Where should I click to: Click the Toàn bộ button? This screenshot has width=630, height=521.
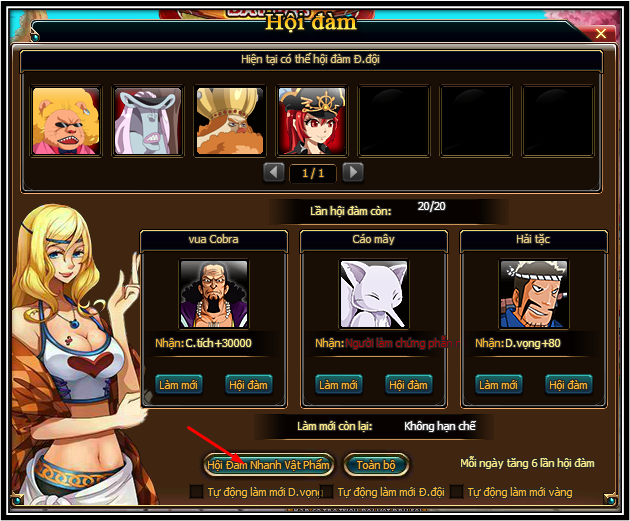pos(376,465)
